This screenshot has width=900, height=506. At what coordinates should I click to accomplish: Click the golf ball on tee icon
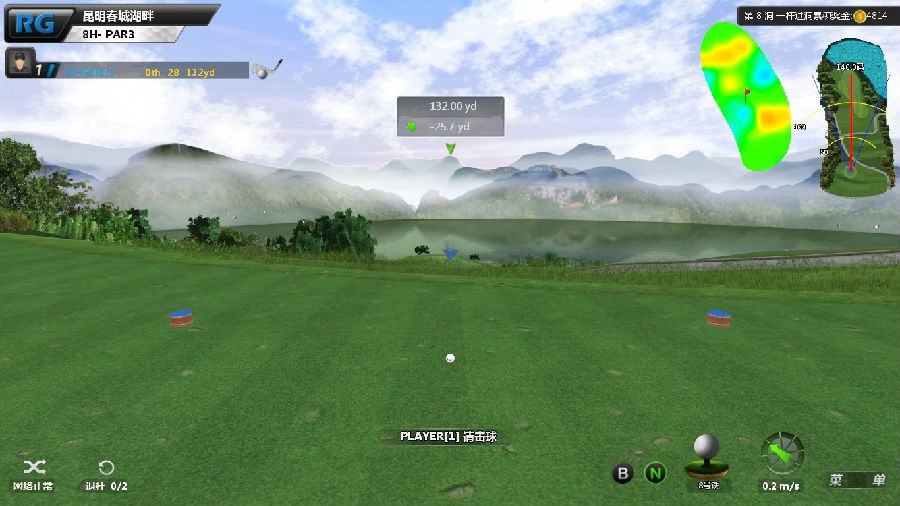click(x=706, y=458)
